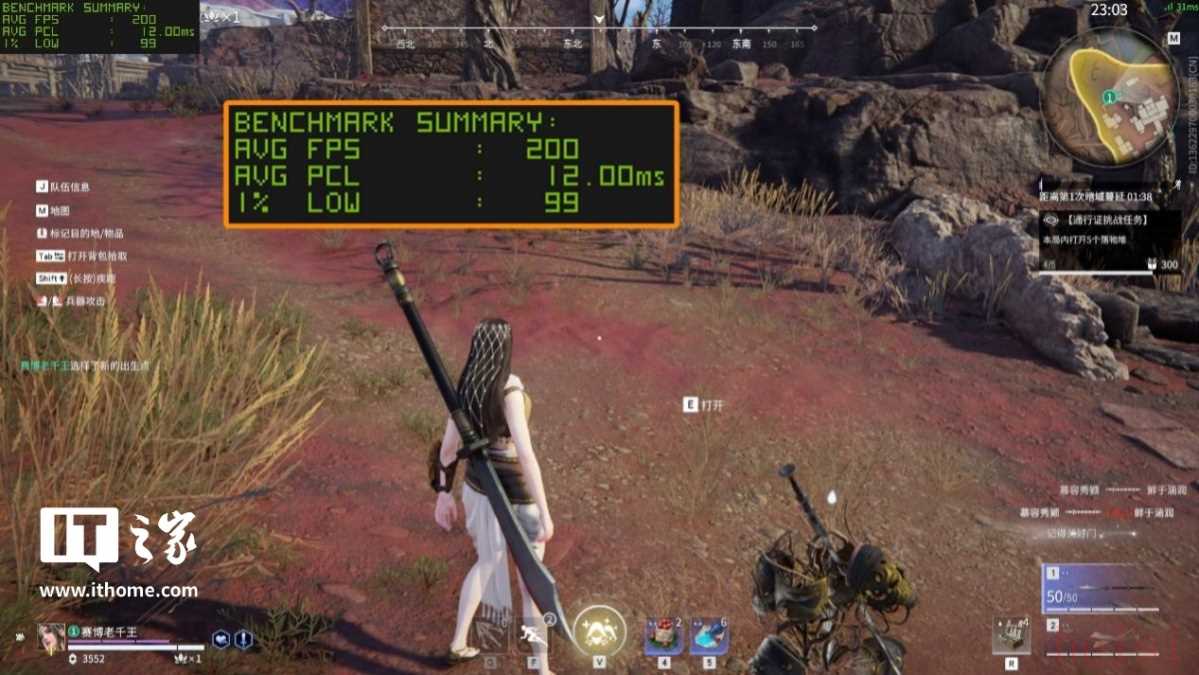The image size is (1199, 675).
Task: Activate the arrow volley skill icon
Action: [x=490, y=634]
